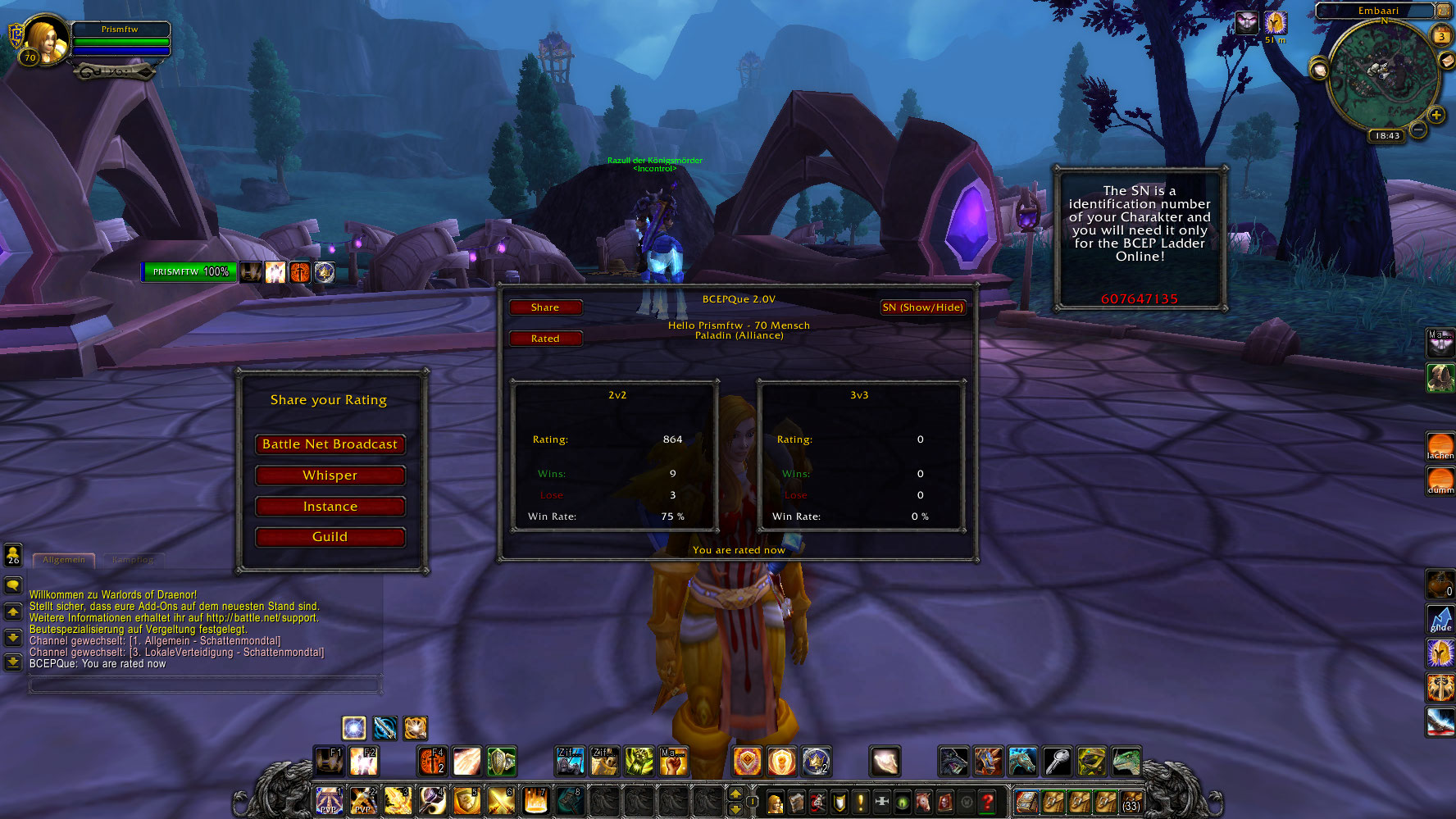Viewport: 1456px width, 819px height.
Task: Click the golden helmet buff icon
Action: pyautogui.click(x=1275, y=23)
